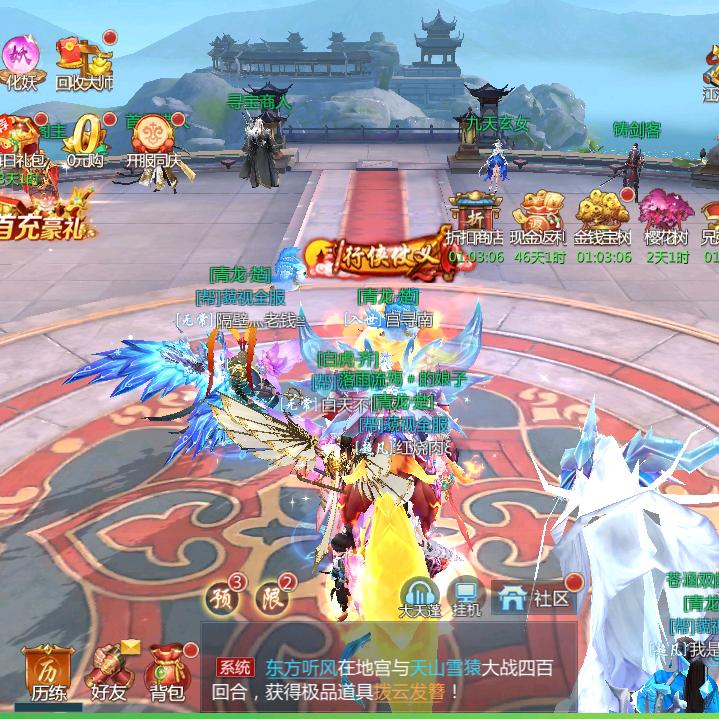This screenshot has height=719, width=719.
Task: Open the 0元购 zero-cost purchase event
Action: 88,138
